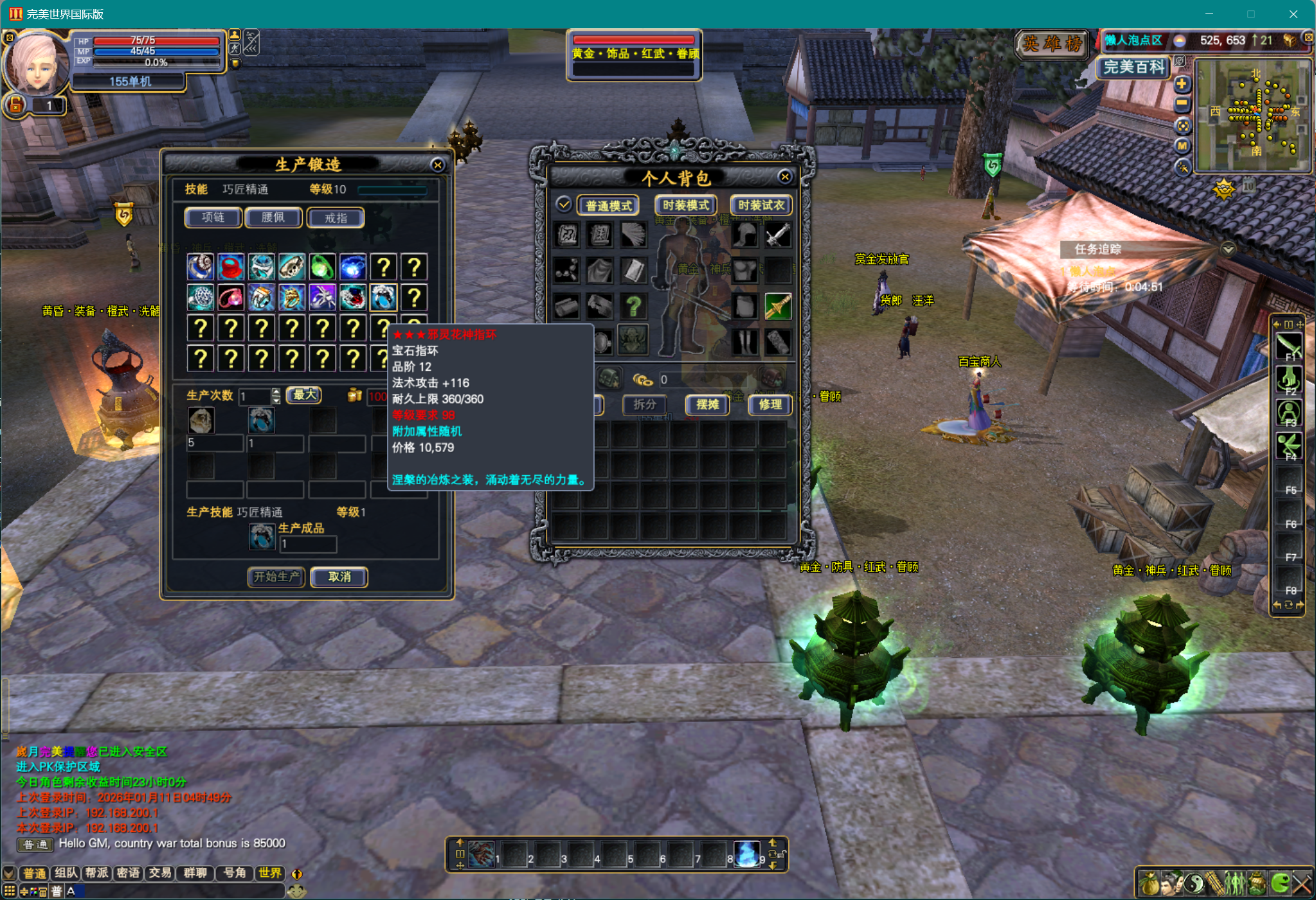Select the 世界 world chat channel
This screenshot has height=900, width=1316.
click(x=270, y=872)
